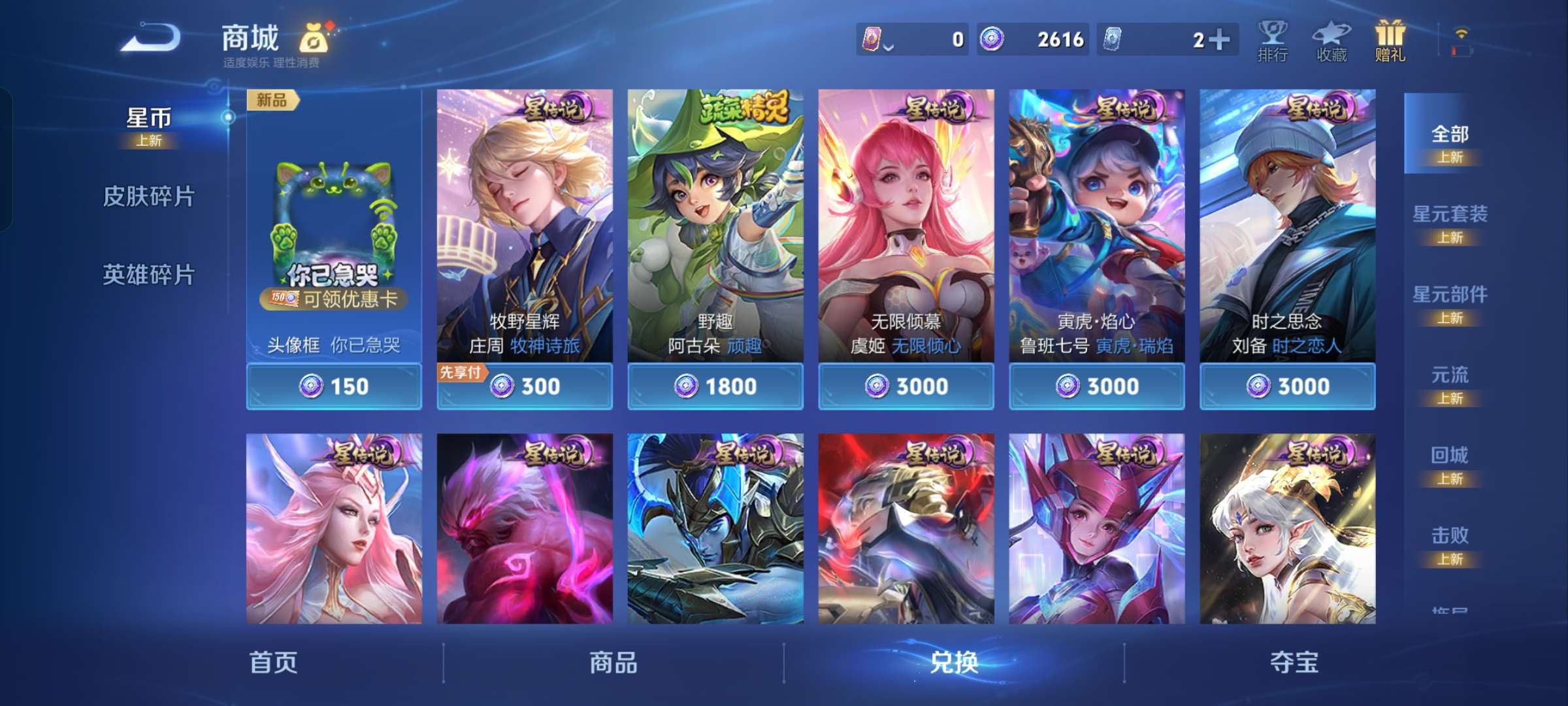Open the 赠礼 gift shop
The image size is (1568, 706).
pyautogui.click(x=1390, y=41)
